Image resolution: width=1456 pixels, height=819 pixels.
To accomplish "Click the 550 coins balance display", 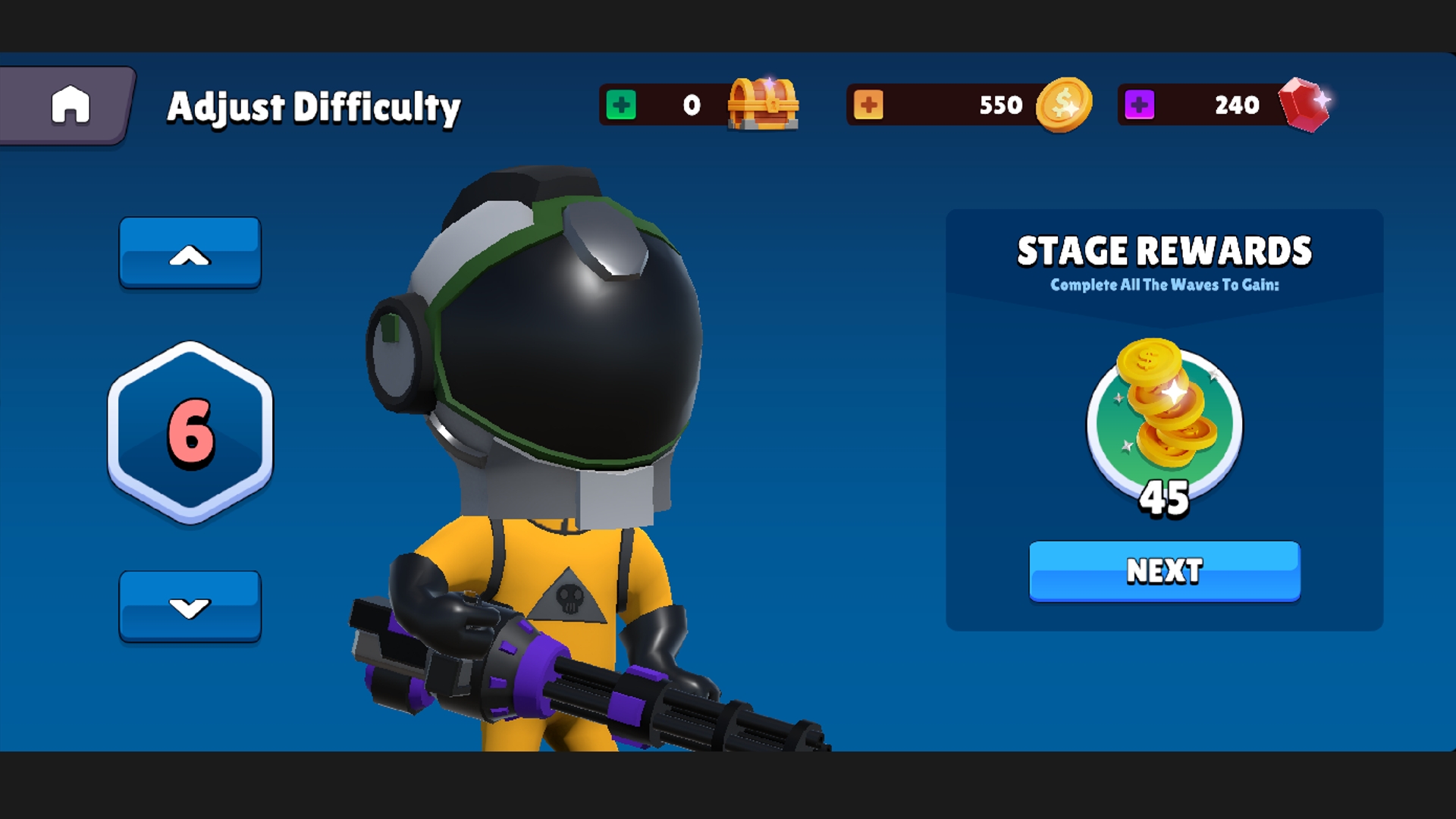I will point(999,105).
